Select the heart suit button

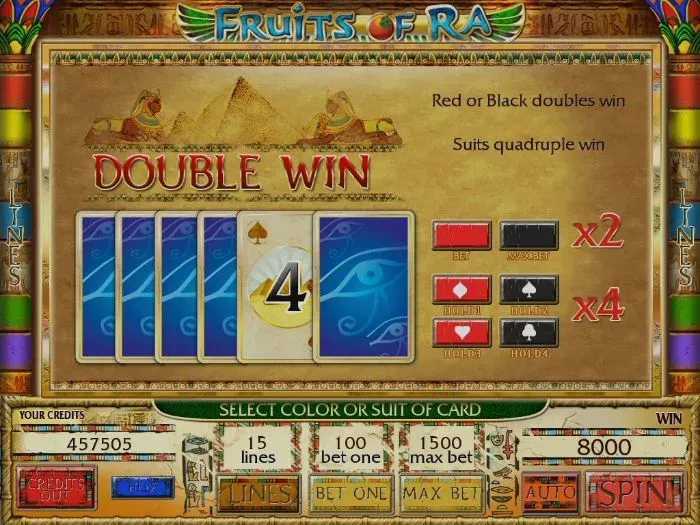(461, 330)
